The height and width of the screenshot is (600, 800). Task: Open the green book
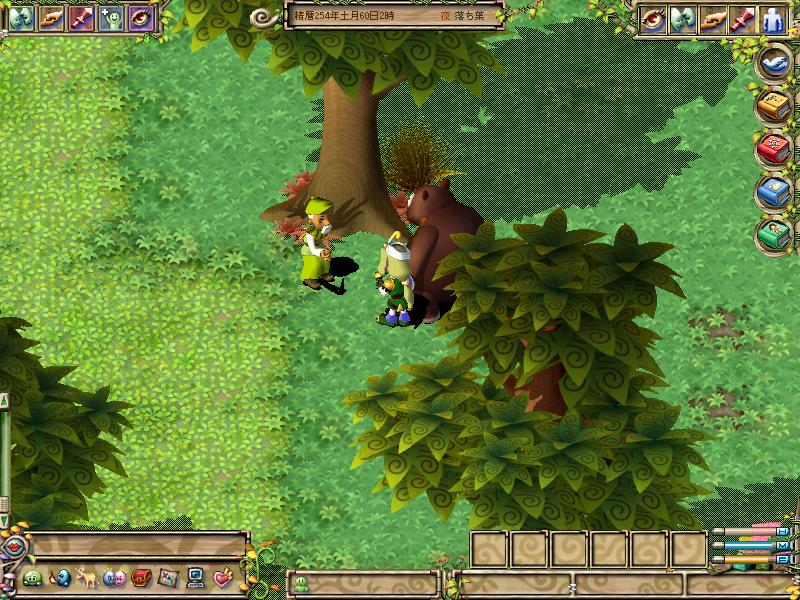tap(775, 235)
